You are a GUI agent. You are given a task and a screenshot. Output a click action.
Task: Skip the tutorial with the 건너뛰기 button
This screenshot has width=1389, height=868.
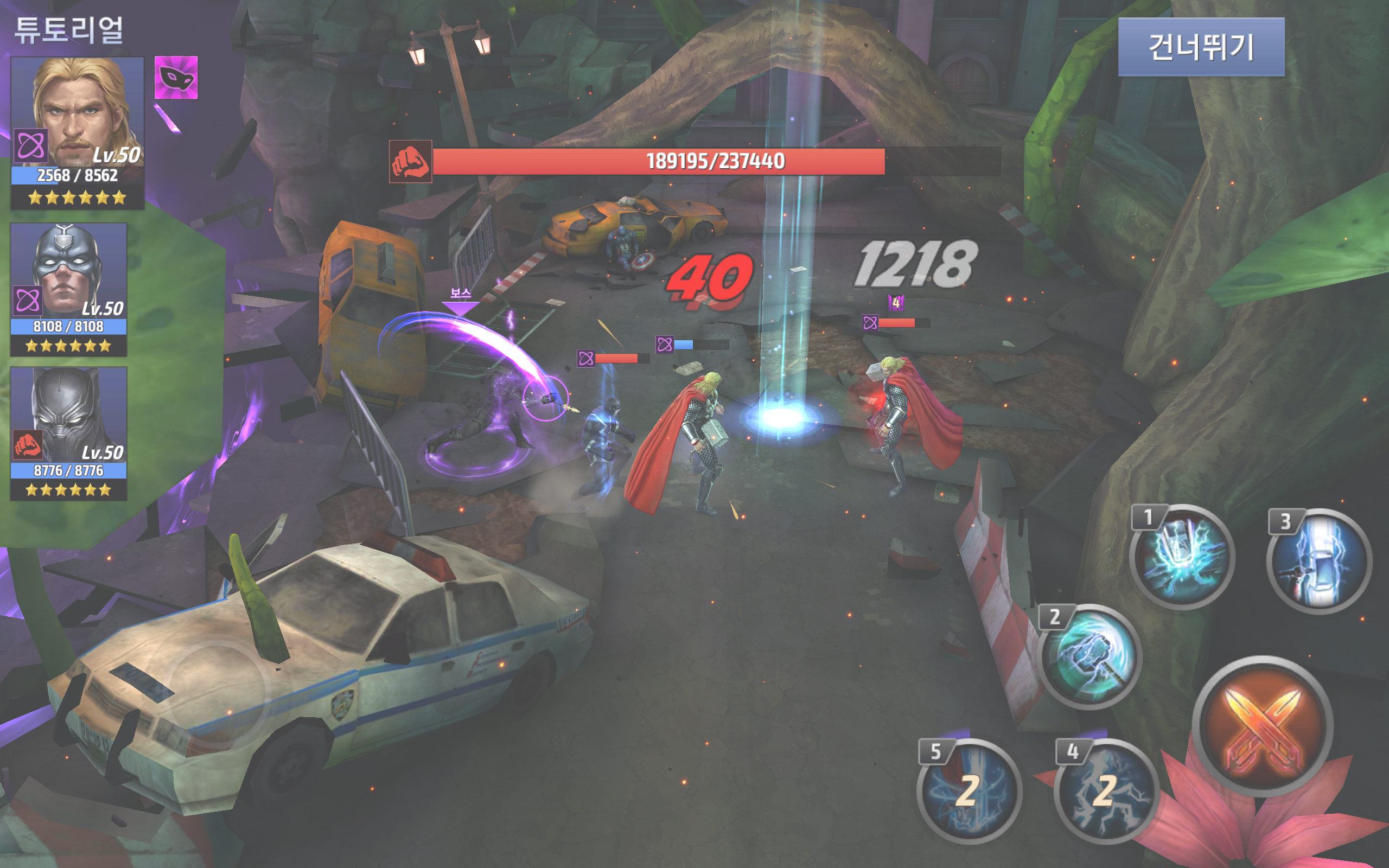coord(1201,47)
